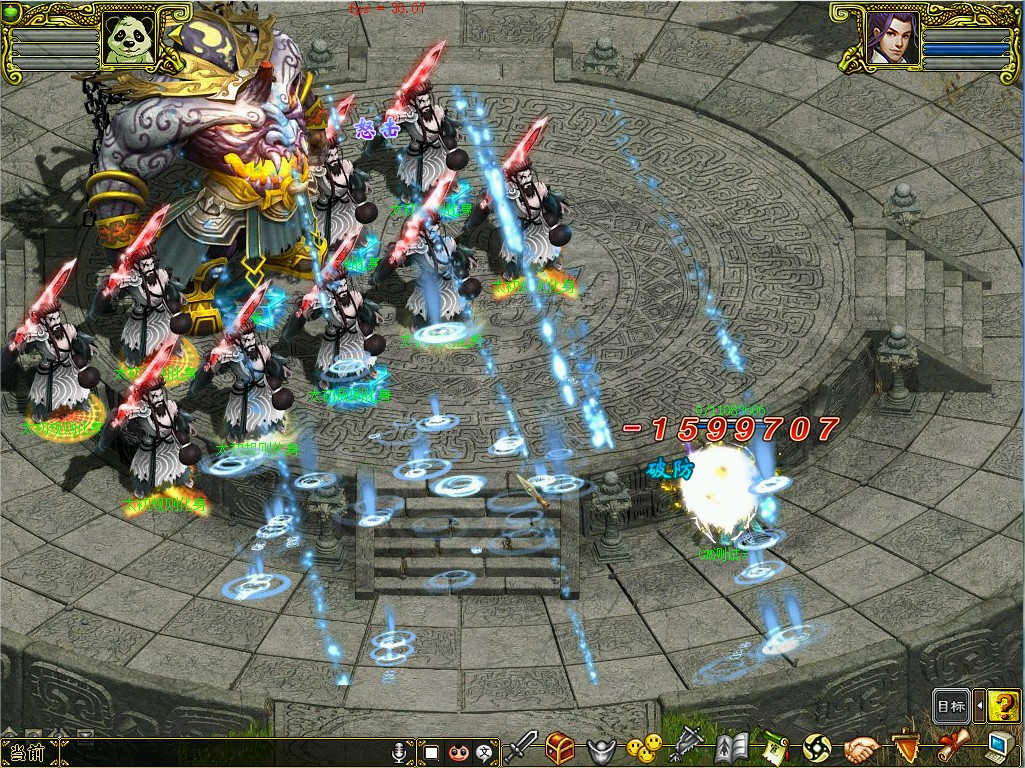Click the yellow question mark help button
The height and width of the screenshot is (768, 1025).
point(1003,706)
